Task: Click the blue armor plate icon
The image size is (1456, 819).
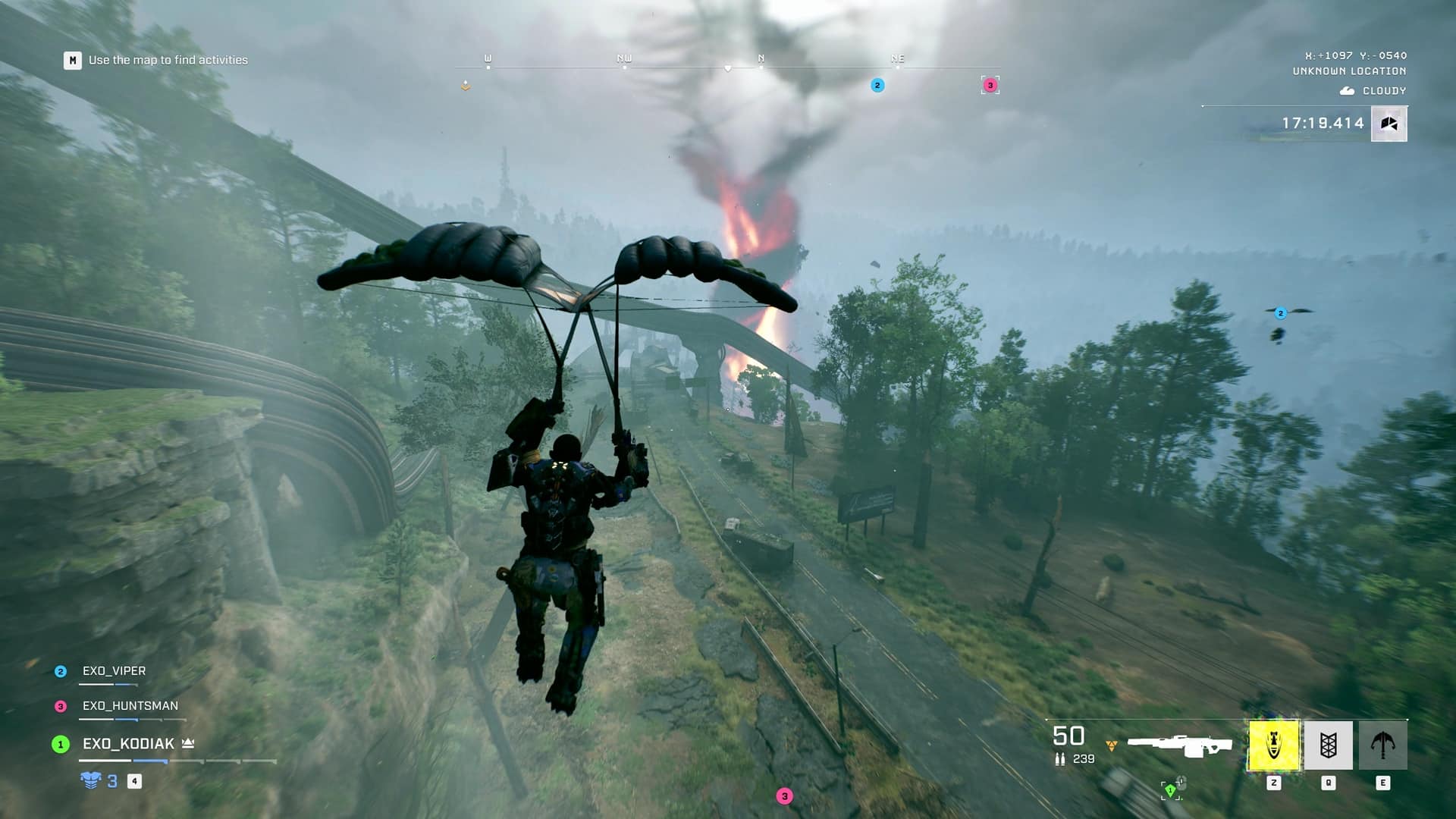Action: click(91, 780)
